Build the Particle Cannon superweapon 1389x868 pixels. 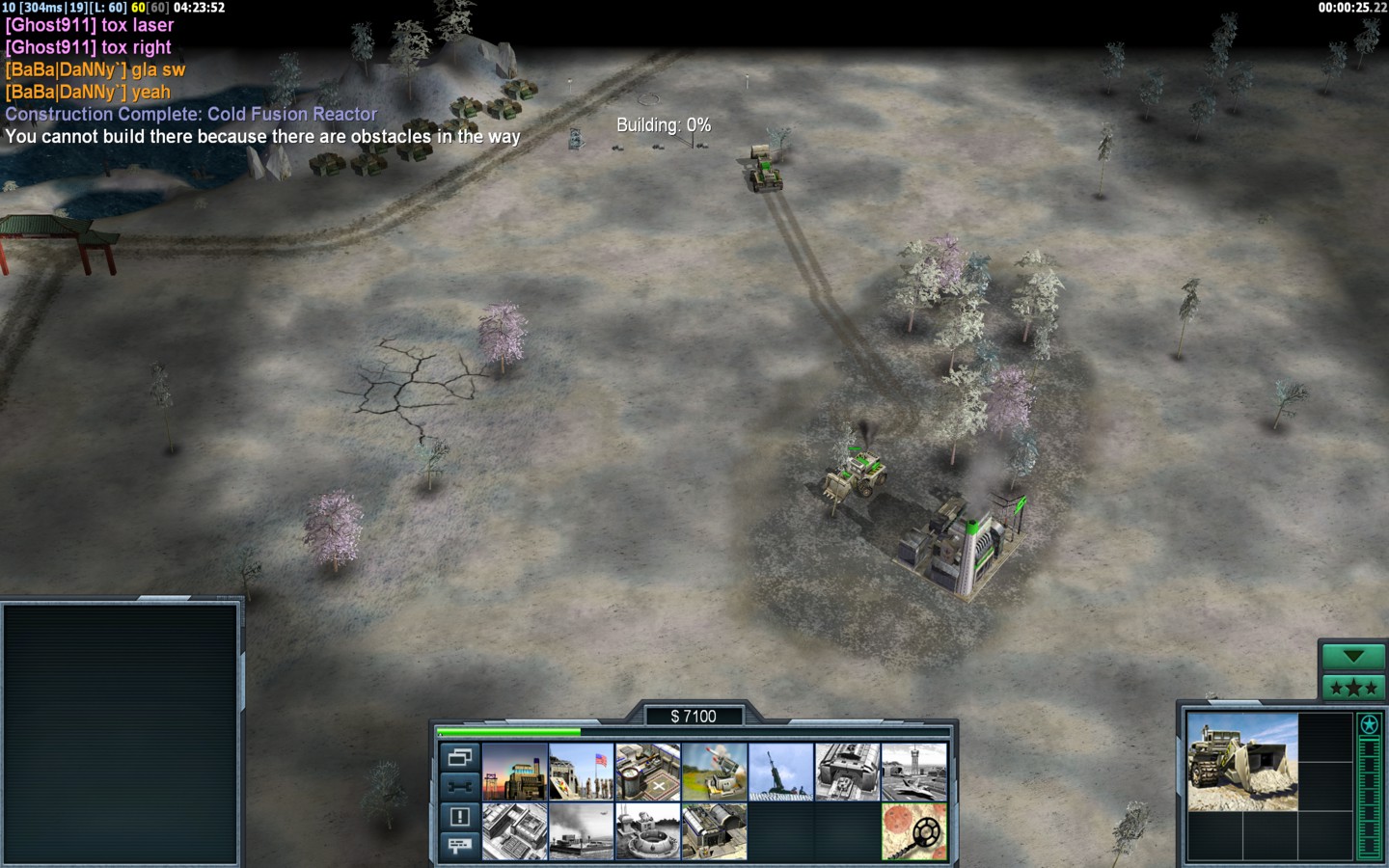click(648, 831)
